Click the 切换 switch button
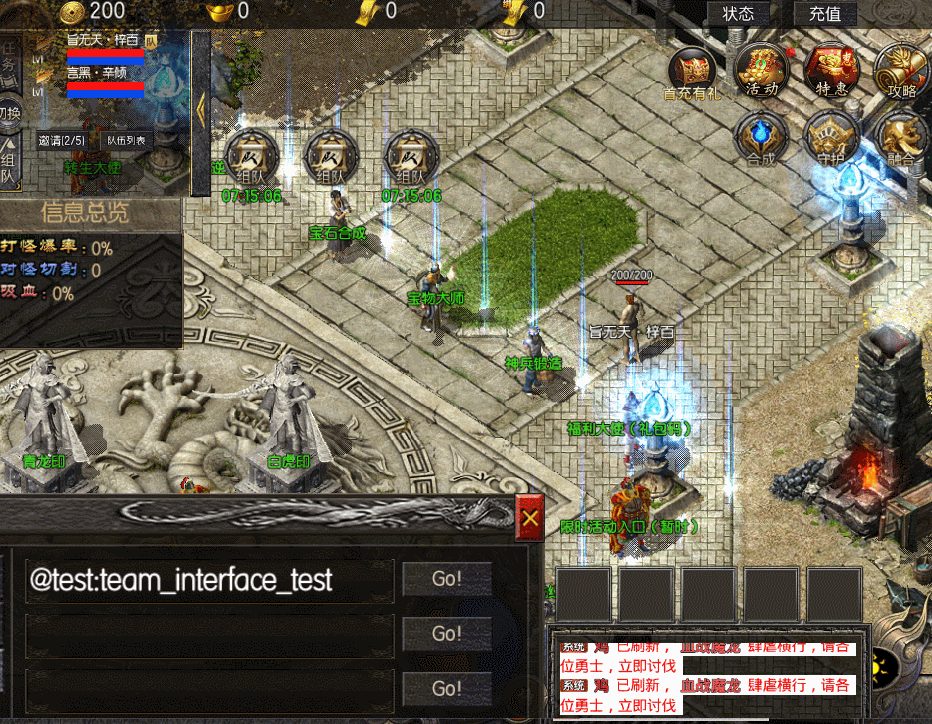 (8, 112)
